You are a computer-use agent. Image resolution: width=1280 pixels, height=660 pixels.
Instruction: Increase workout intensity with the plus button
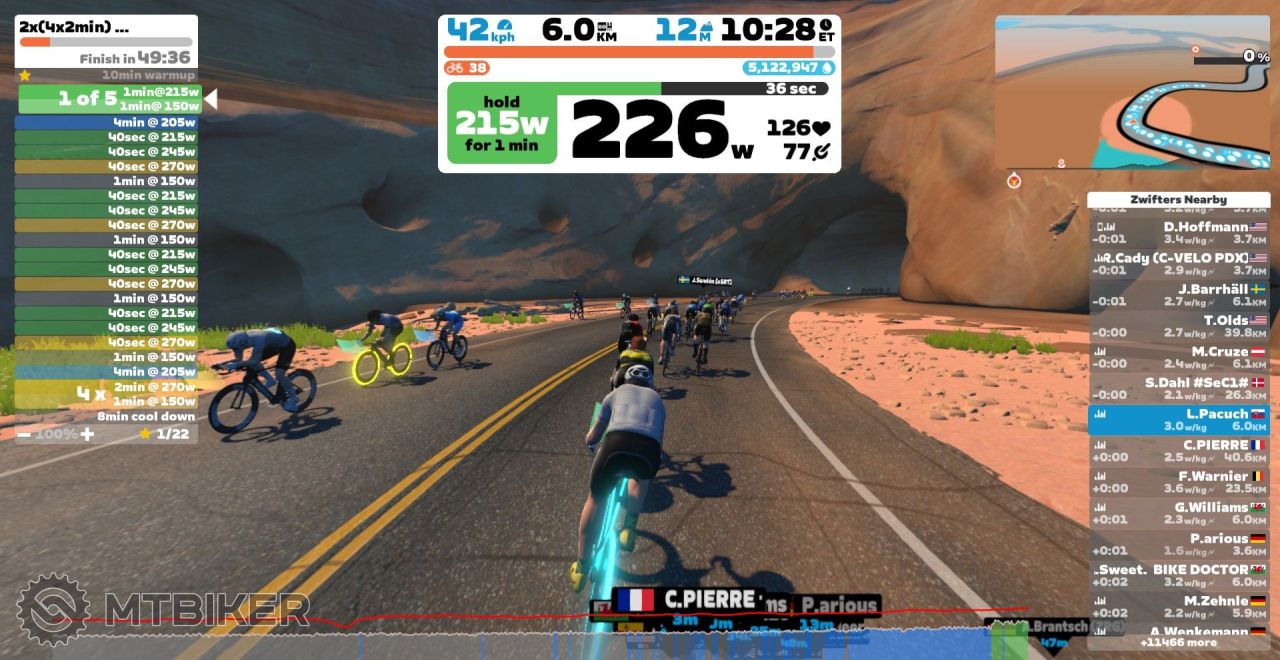pos(88,434)
